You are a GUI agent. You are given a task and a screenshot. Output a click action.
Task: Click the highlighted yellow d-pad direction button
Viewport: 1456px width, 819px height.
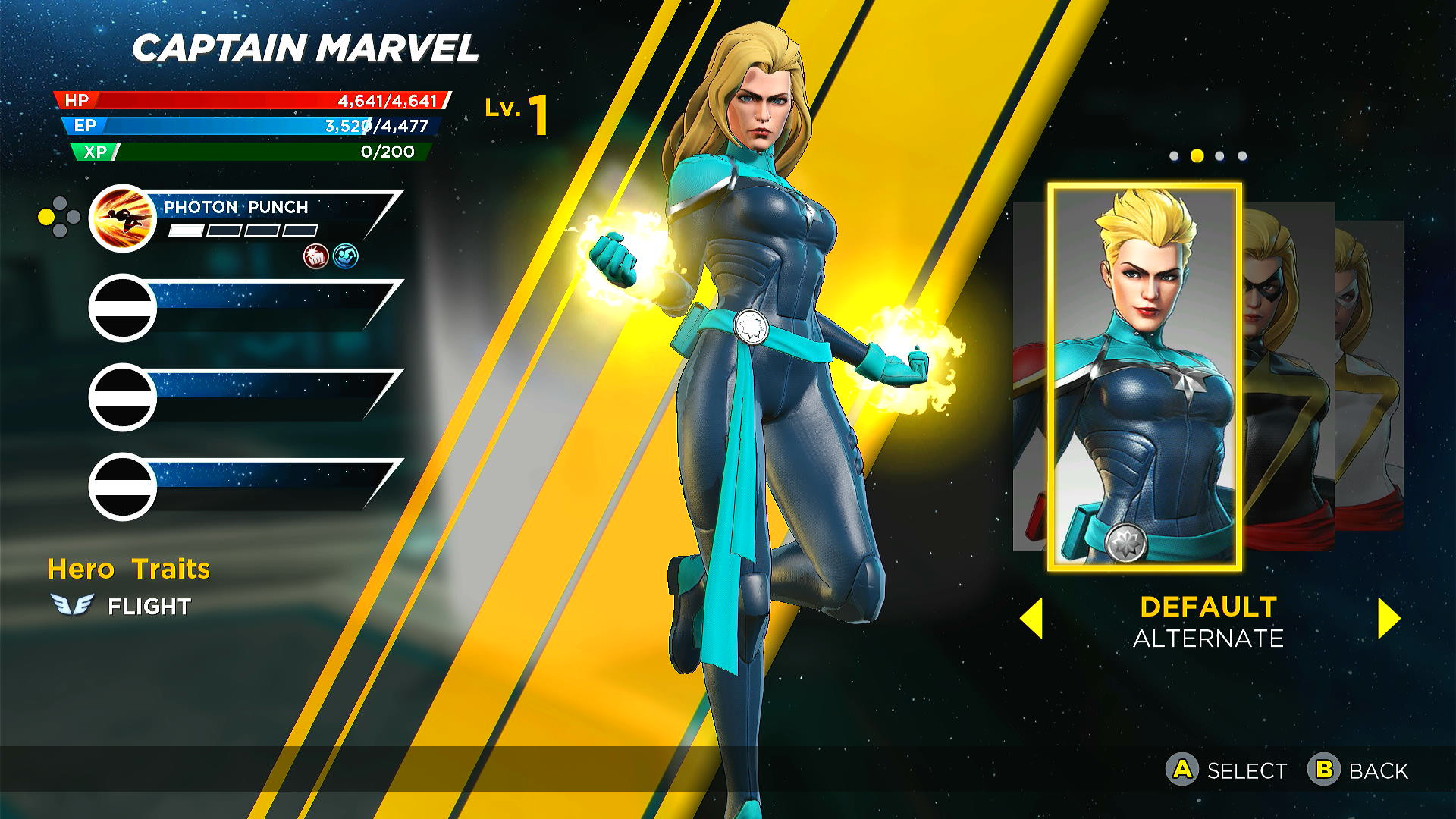(47, 216)
